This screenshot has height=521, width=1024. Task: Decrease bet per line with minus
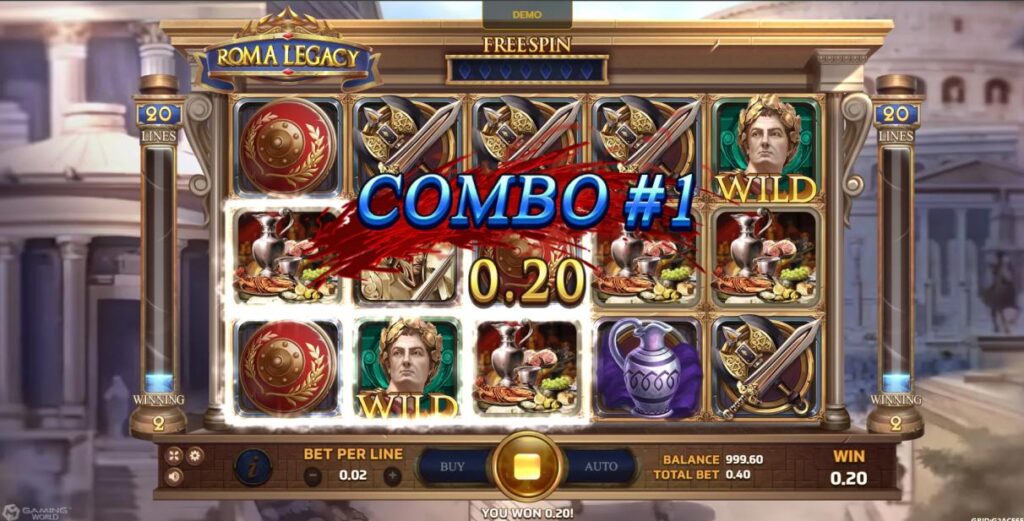tap(313, 476)
